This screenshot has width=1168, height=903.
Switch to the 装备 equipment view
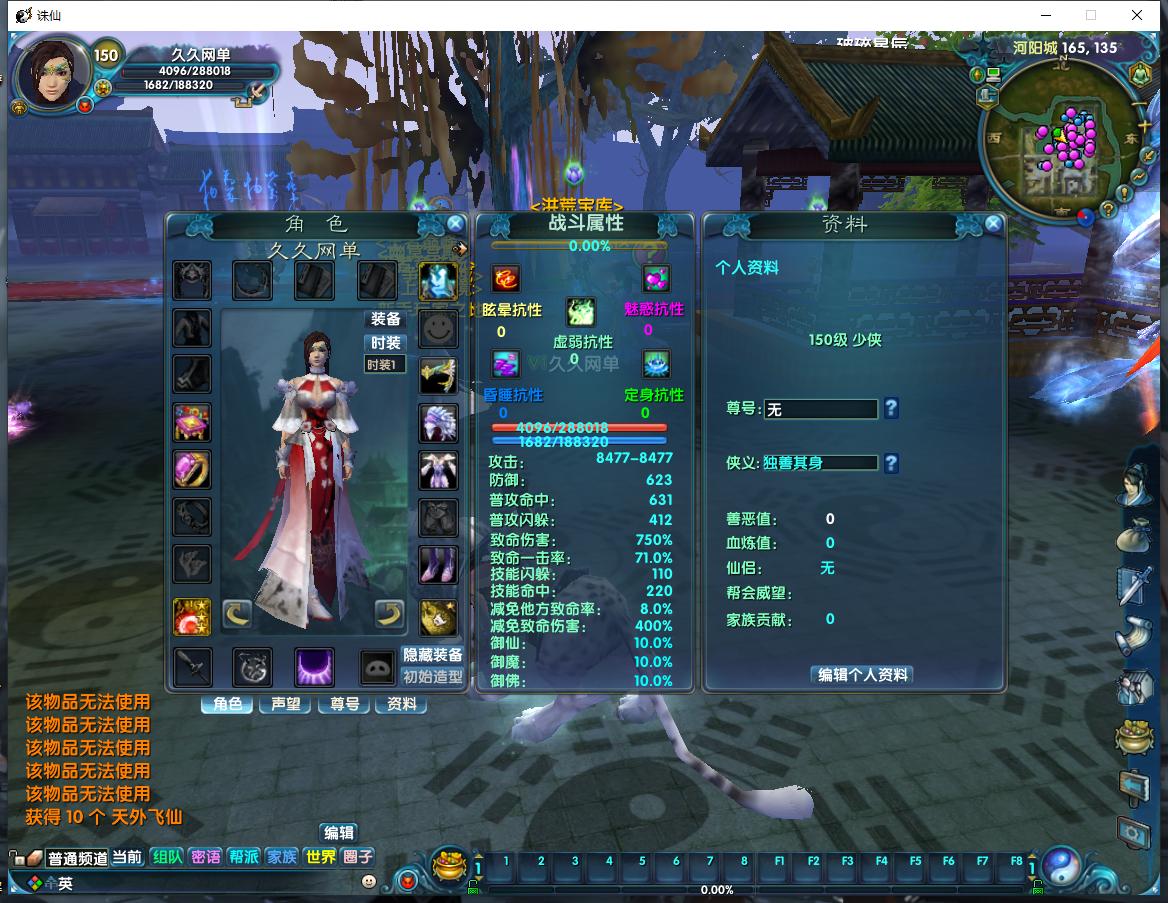coord(386,319)
